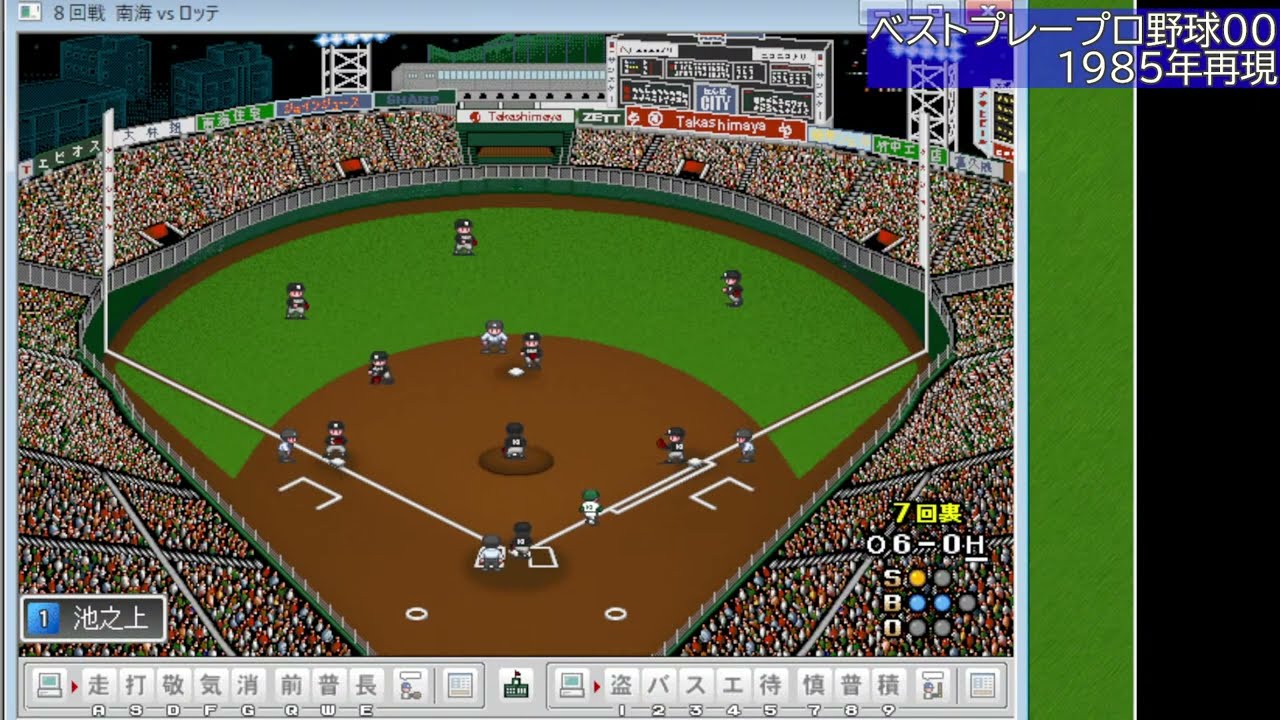
Task: Expand the red arrow beside the right computer icon
Action: (598, 687)
